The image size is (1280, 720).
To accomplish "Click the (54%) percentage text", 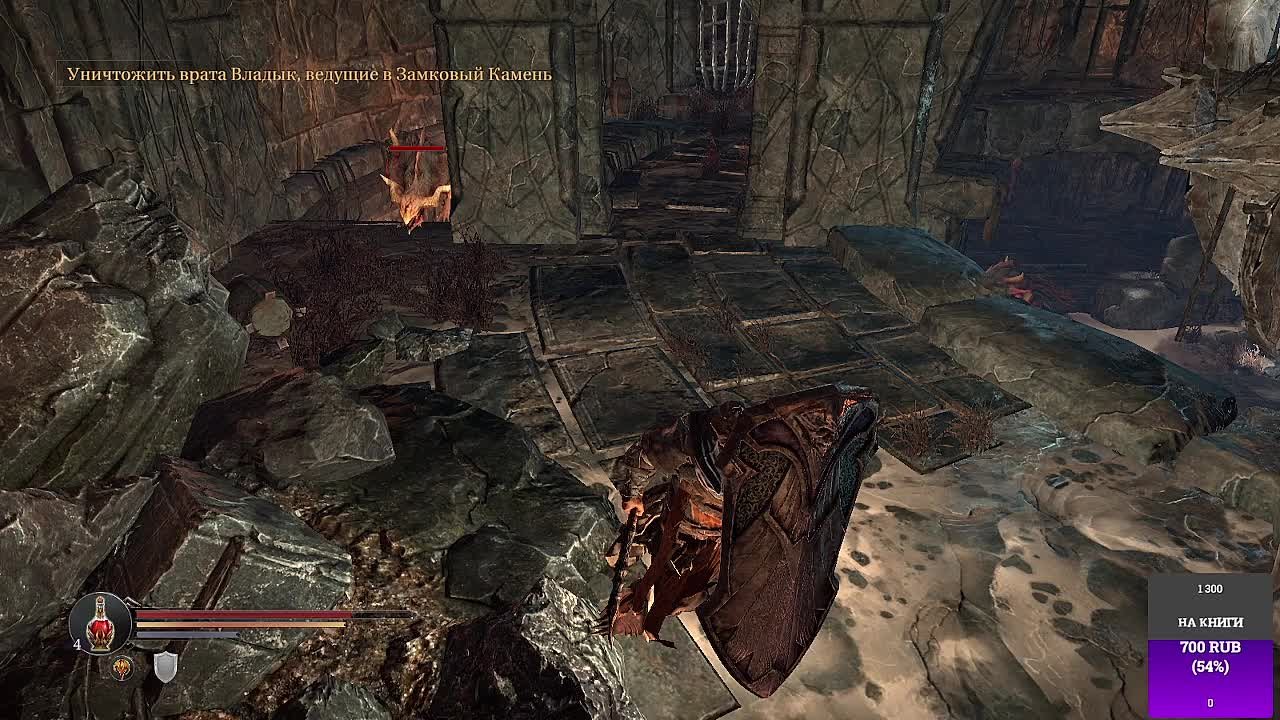I will [1210, 665].
